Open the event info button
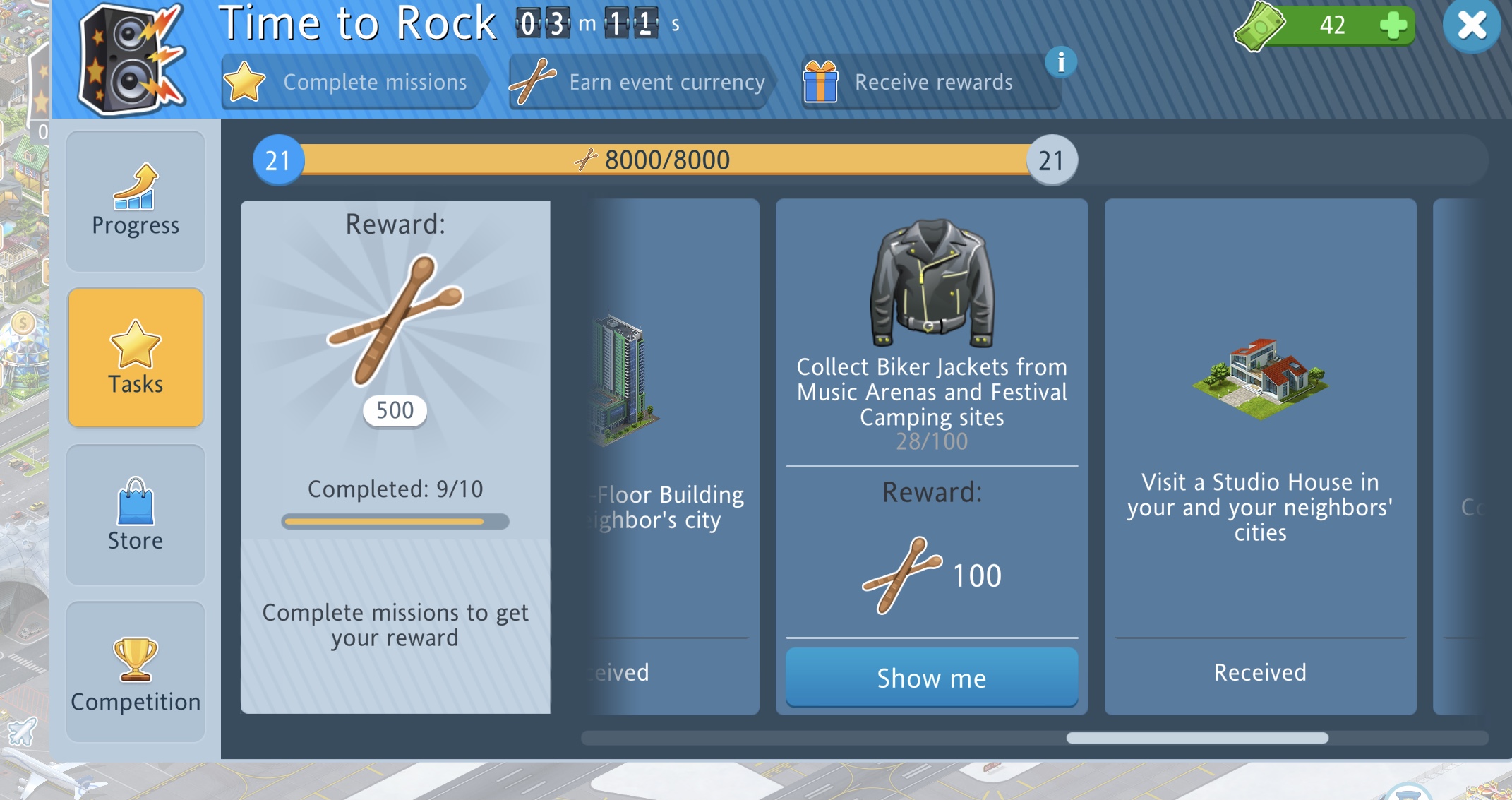This screenshot has height=800, width=1512. (1060, 62)
